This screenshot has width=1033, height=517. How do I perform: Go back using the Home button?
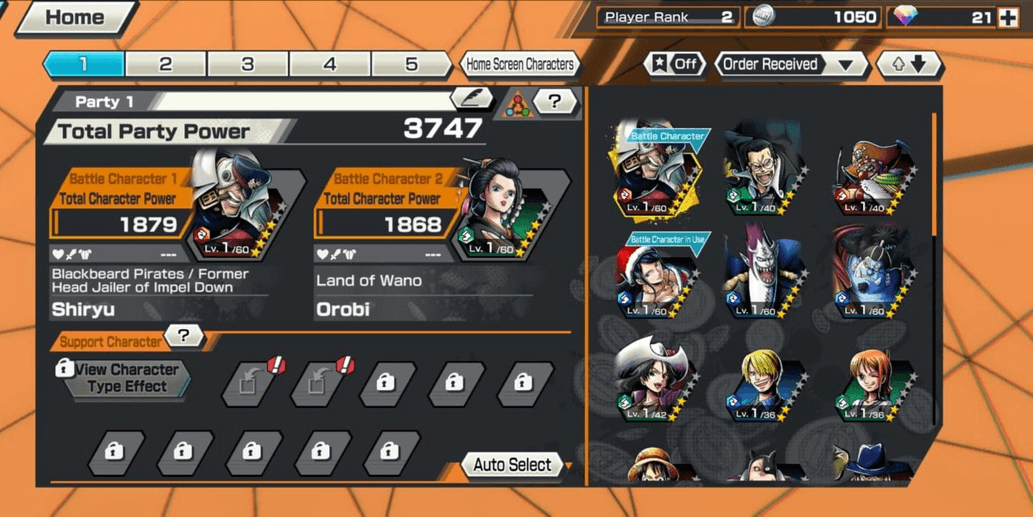point(72,18)
